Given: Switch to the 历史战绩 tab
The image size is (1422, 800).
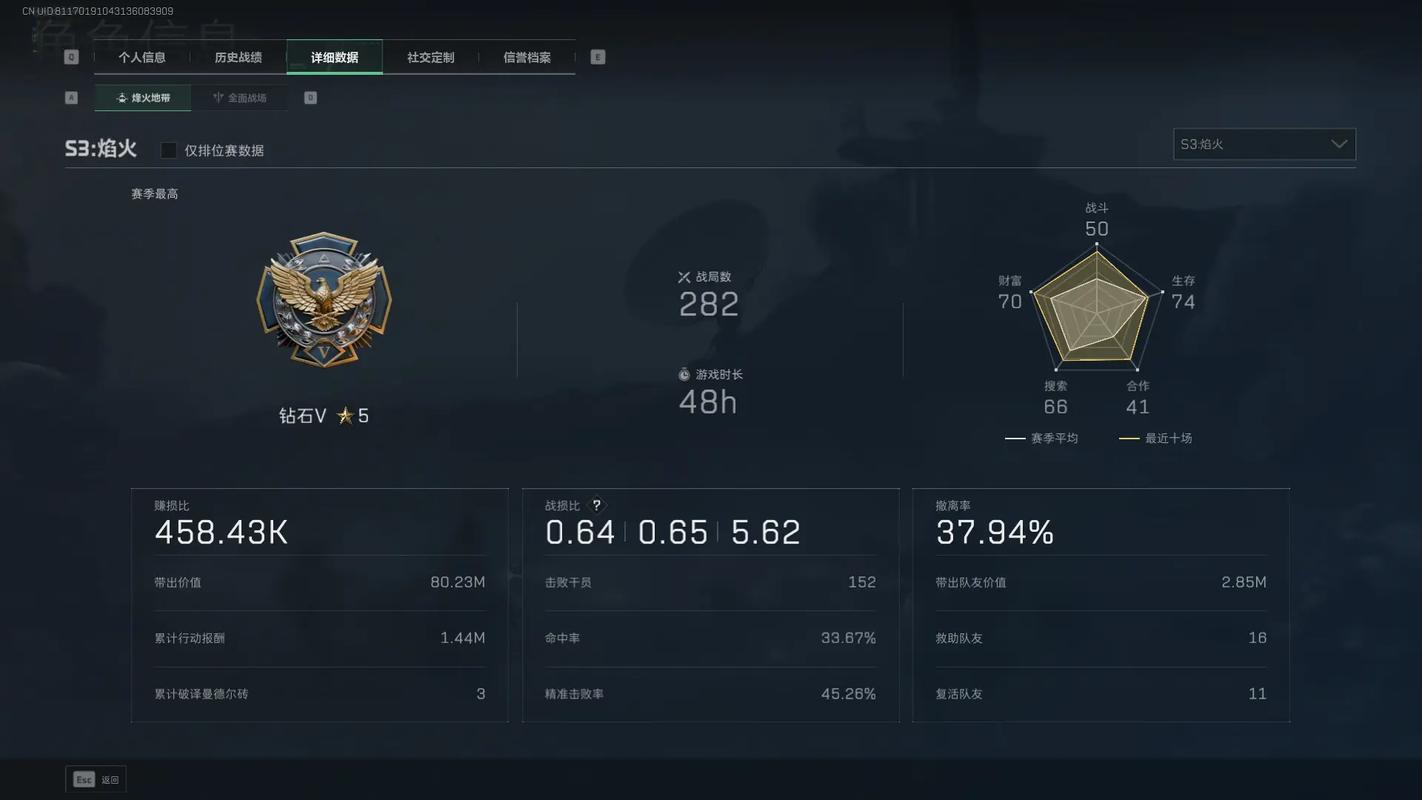Looking at the screenshot, I should [x=238, y=57].
